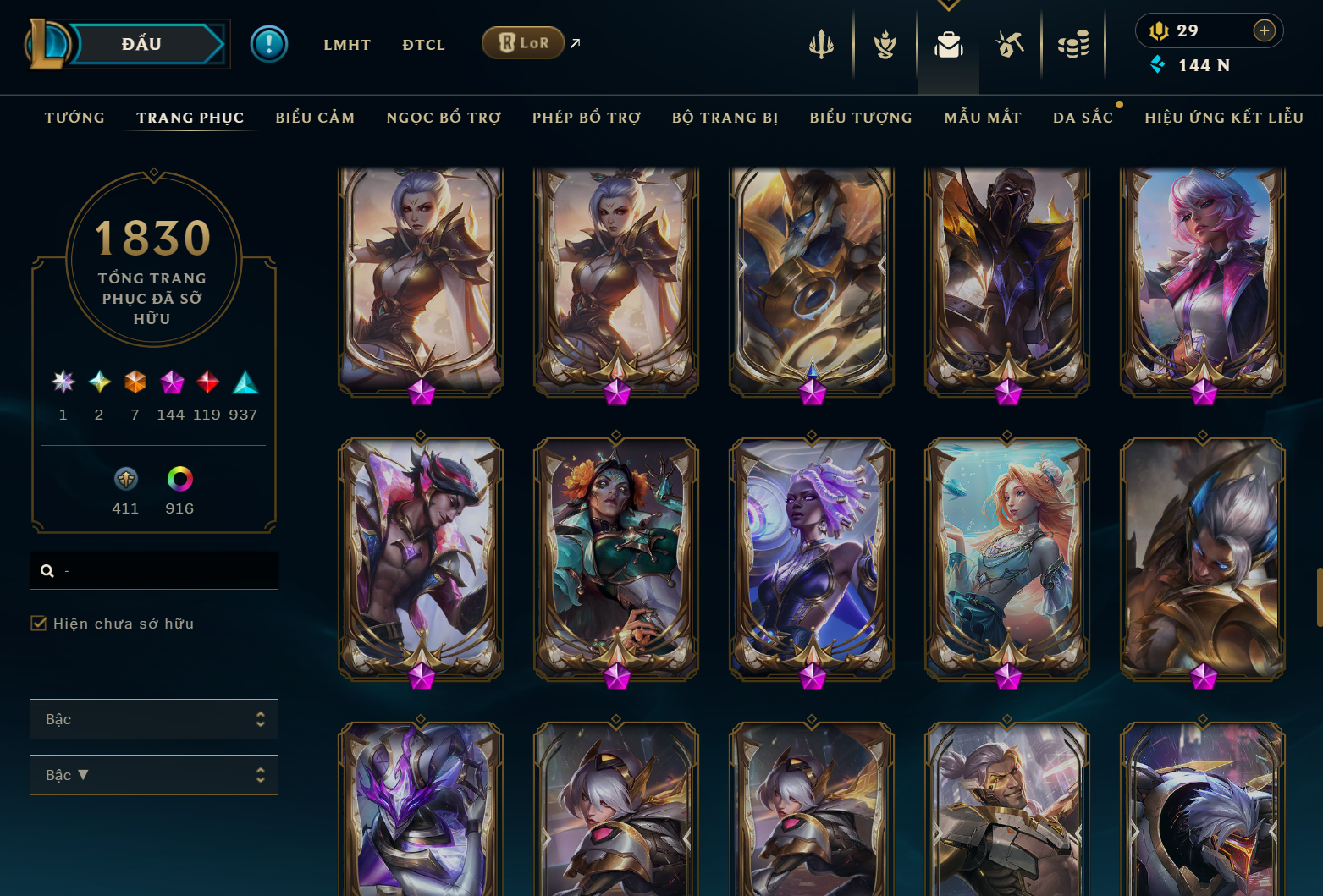Switch to the TƯỚNG tab

74,118
